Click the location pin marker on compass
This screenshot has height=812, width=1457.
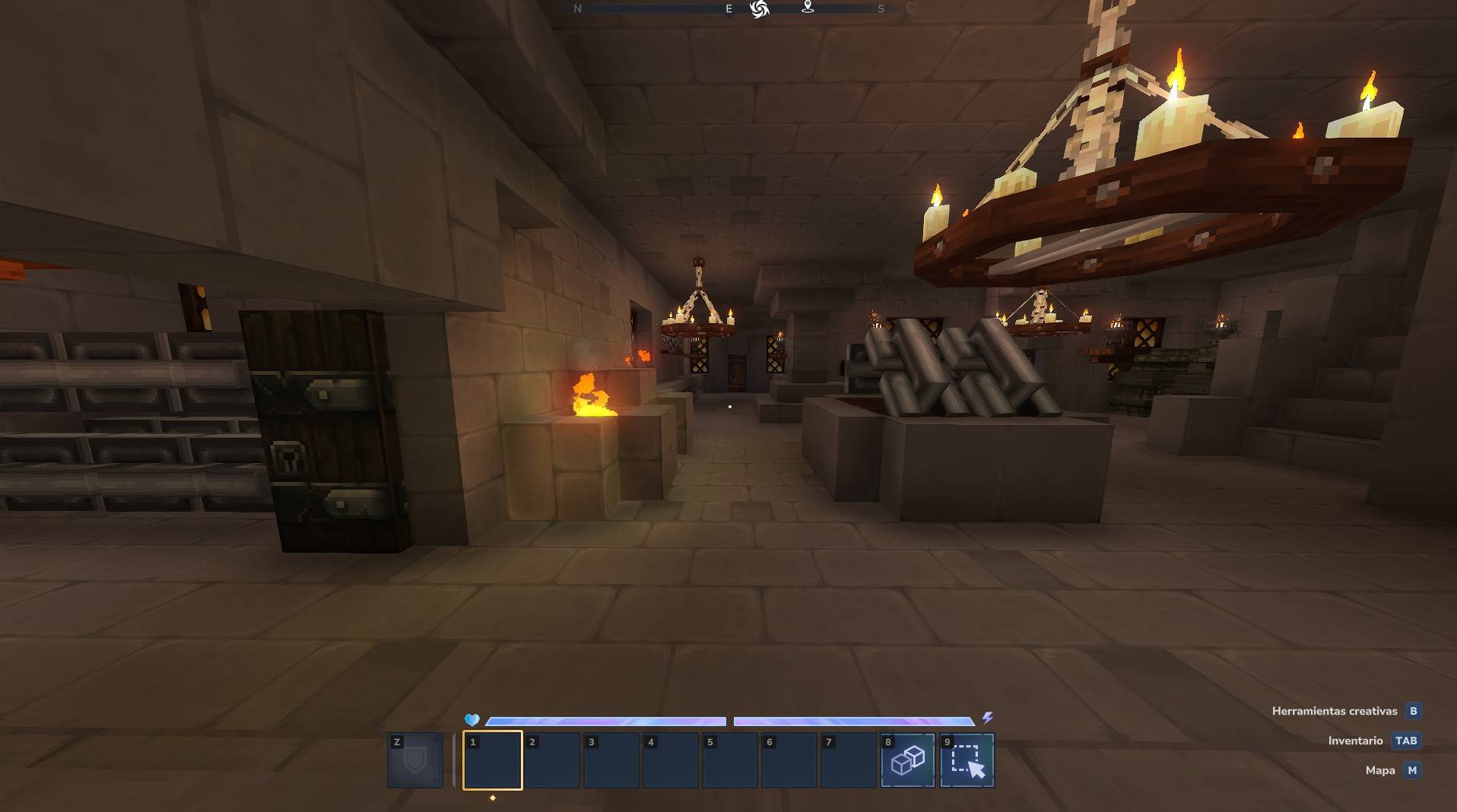click(x=808, y=8)
